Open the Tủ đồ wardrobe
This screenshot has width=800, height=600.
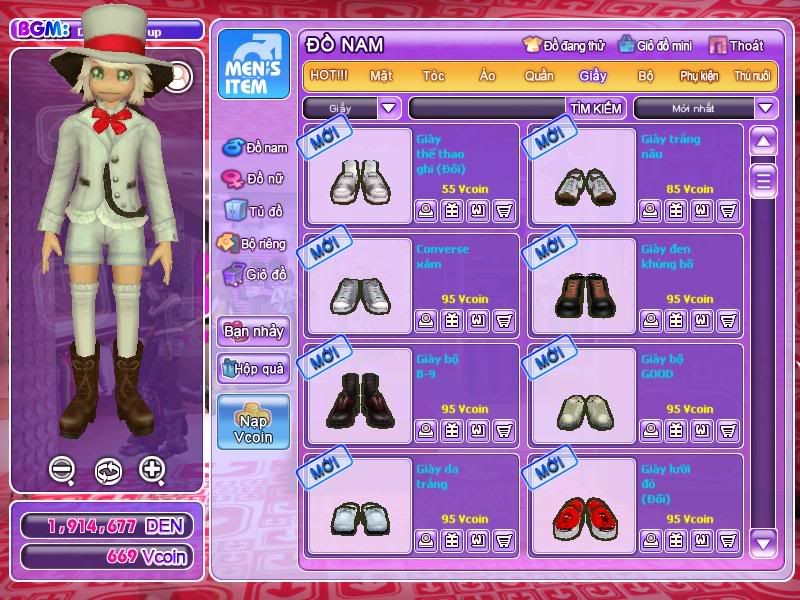click(x=254, y=211)
